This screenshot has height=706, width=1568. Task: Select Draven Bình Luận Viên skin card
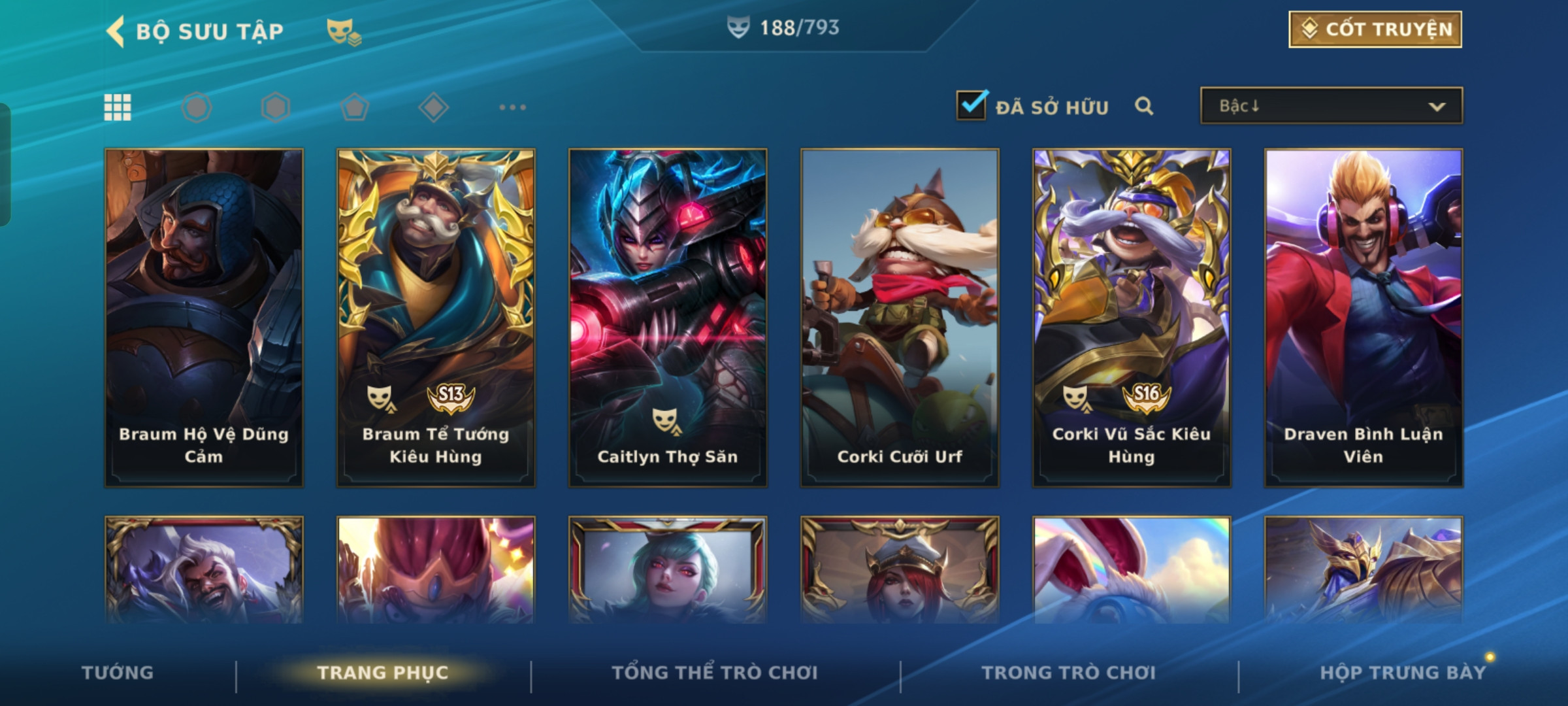(1364, 318)
